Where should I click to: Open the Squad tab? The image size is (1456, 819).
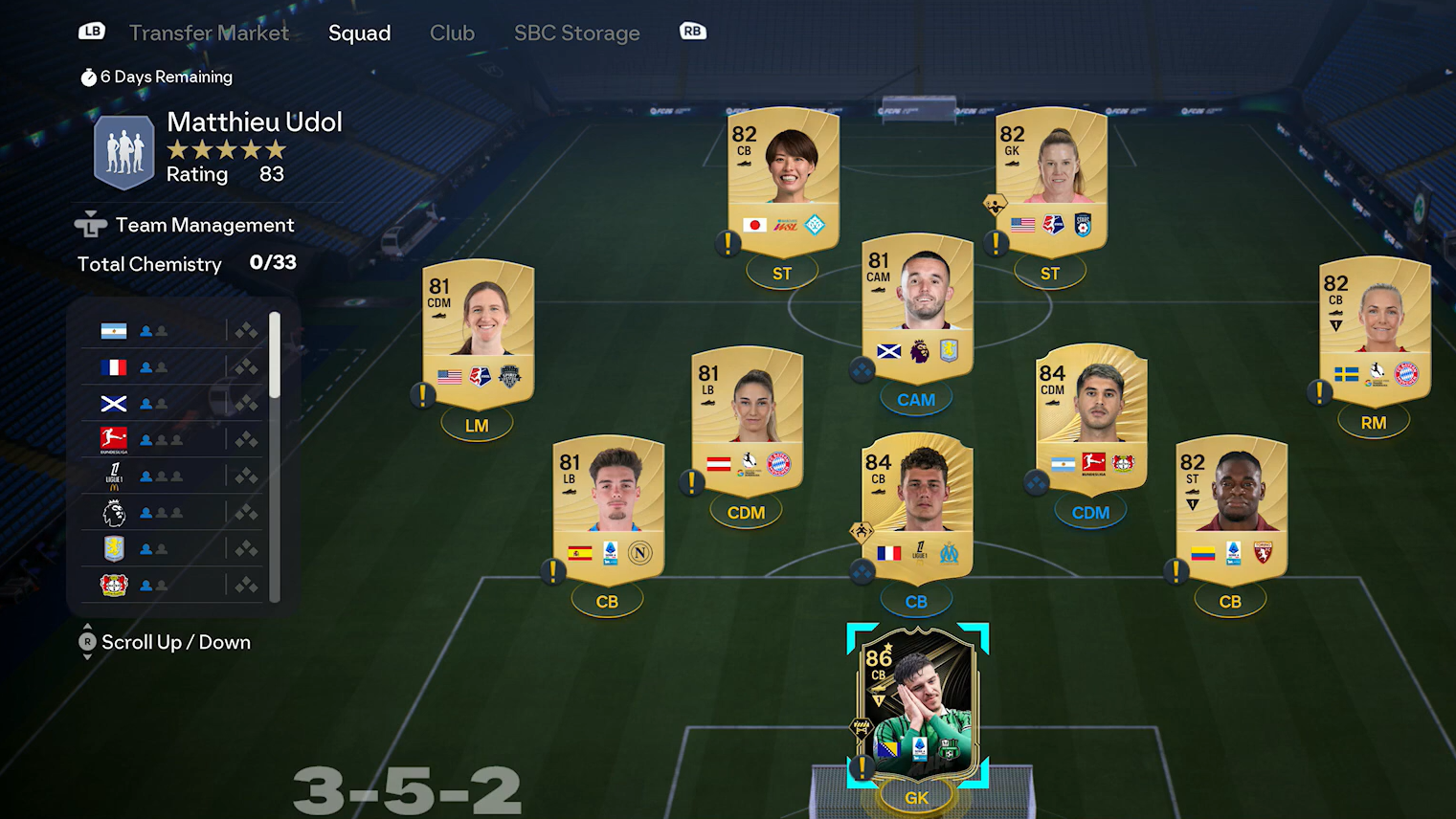pyautogui.click(x=359, y=33)
